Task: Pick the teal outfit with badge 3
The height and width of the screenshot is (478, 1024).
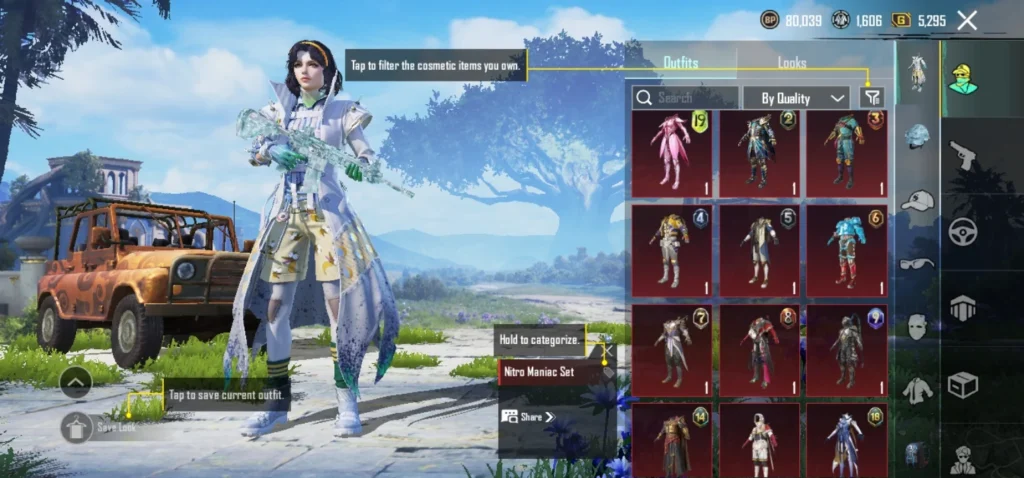Action: tap(846, 154)
